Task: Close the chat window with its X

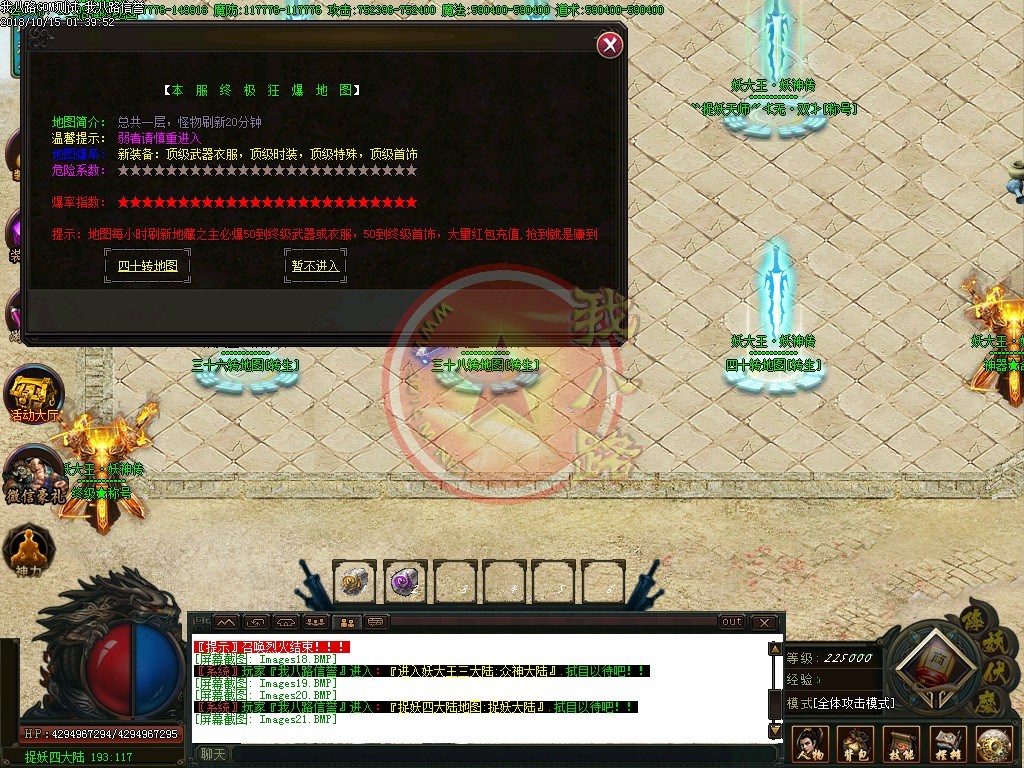Action: 764,622
